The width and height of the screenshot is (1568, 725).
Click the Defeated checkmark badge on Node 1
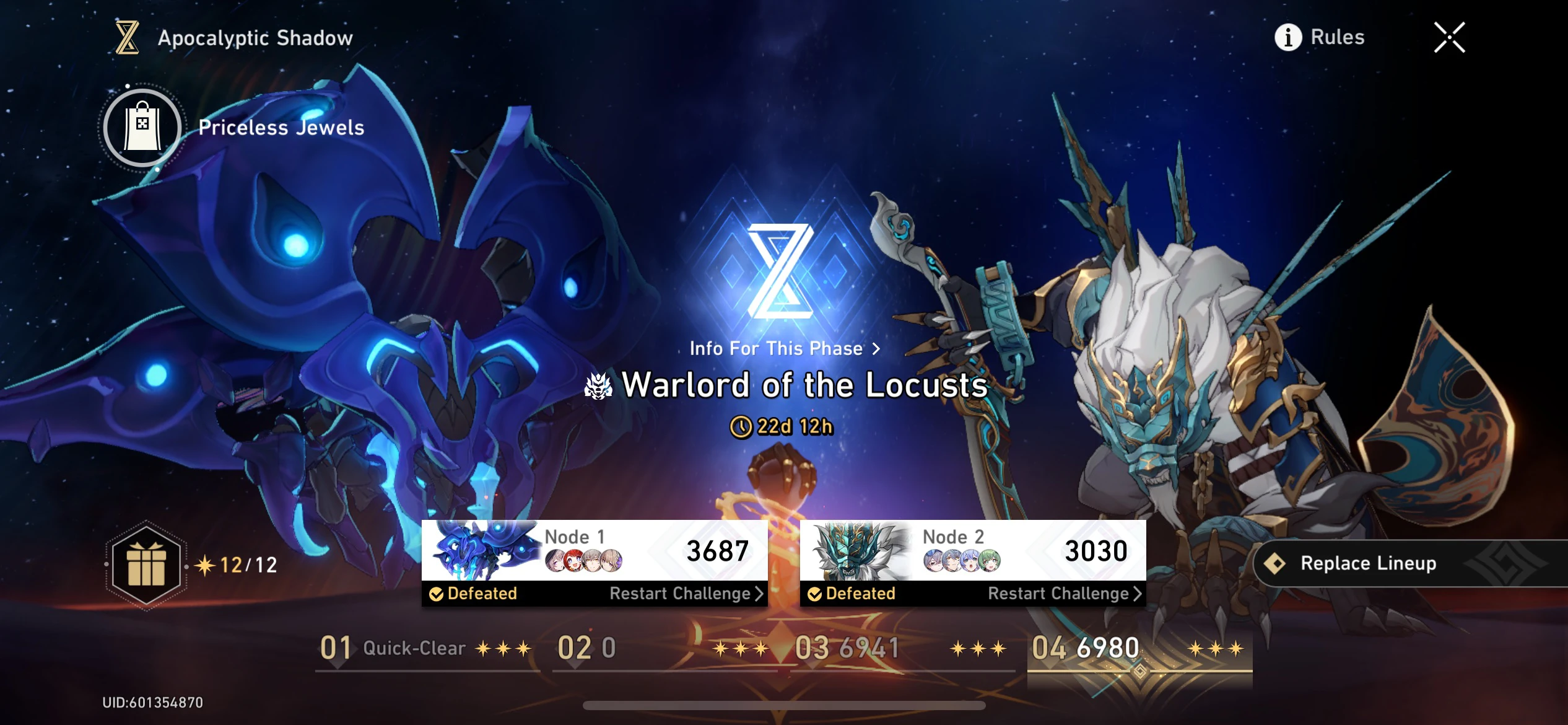[x=437, y=593]
